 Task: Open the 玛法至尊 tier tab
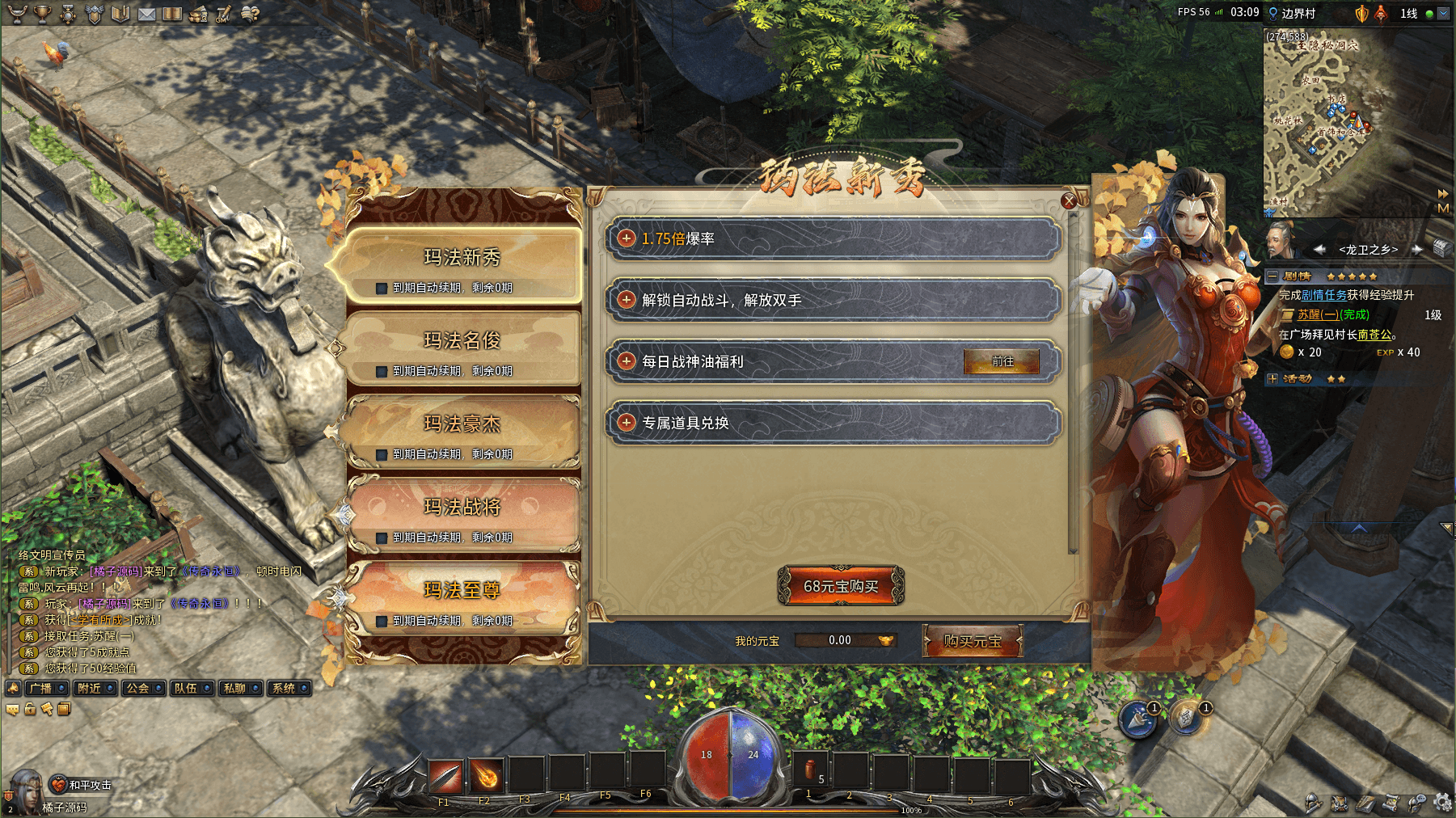tap(462, 592)
